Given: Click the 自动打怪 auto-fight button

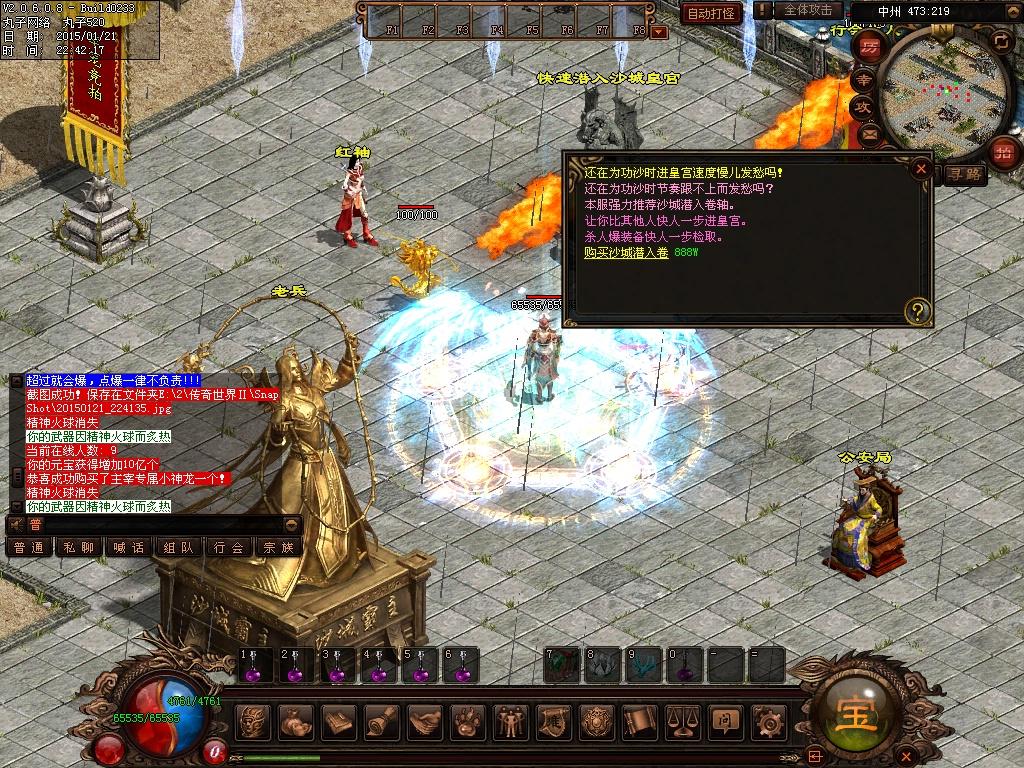Looking at the screenshot, I should pyautogui.click(x=711, y=13).
